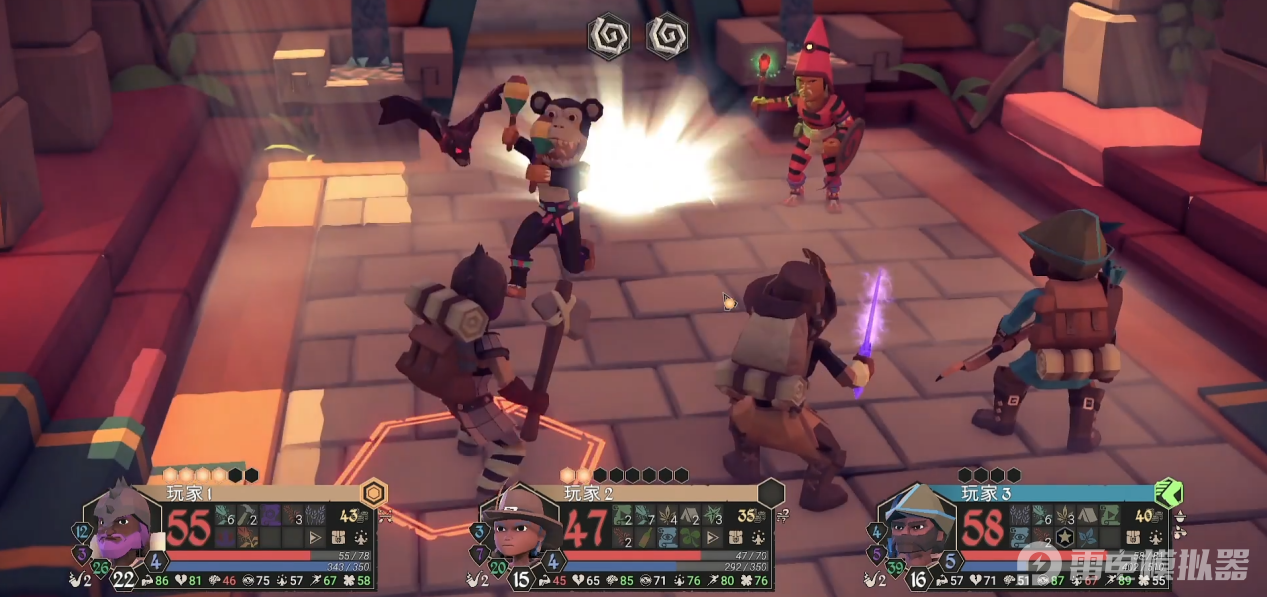The image size is (1267, 597).
Task: Open Player 1's treasure chest inventory icon
Action: pyautogui.click(x=338, y=537)
